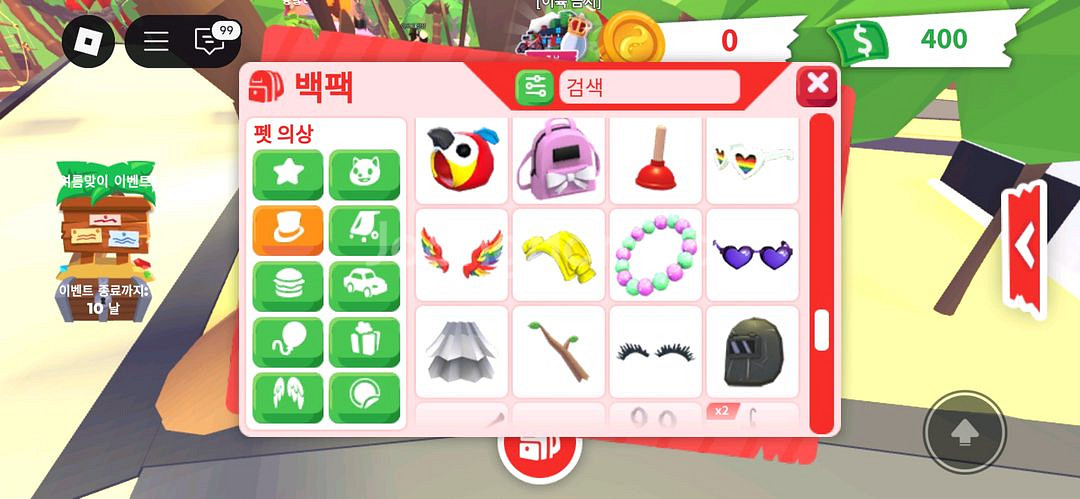1080x499 pixels.
Task: Click the backpack search field
Action: pos(648,87)
